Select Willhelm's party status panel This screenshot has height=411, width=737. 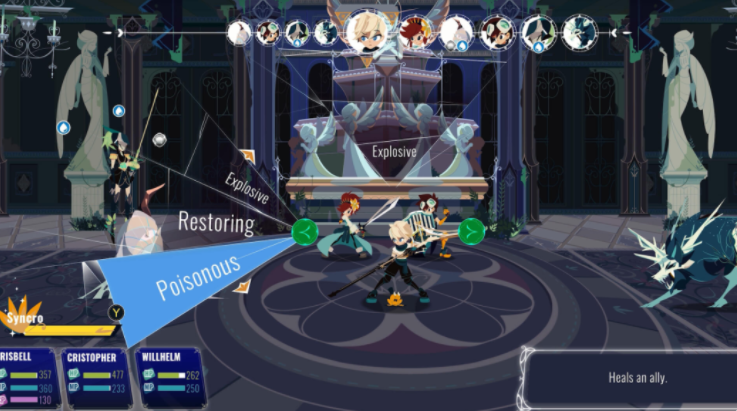tap(171, 375)
